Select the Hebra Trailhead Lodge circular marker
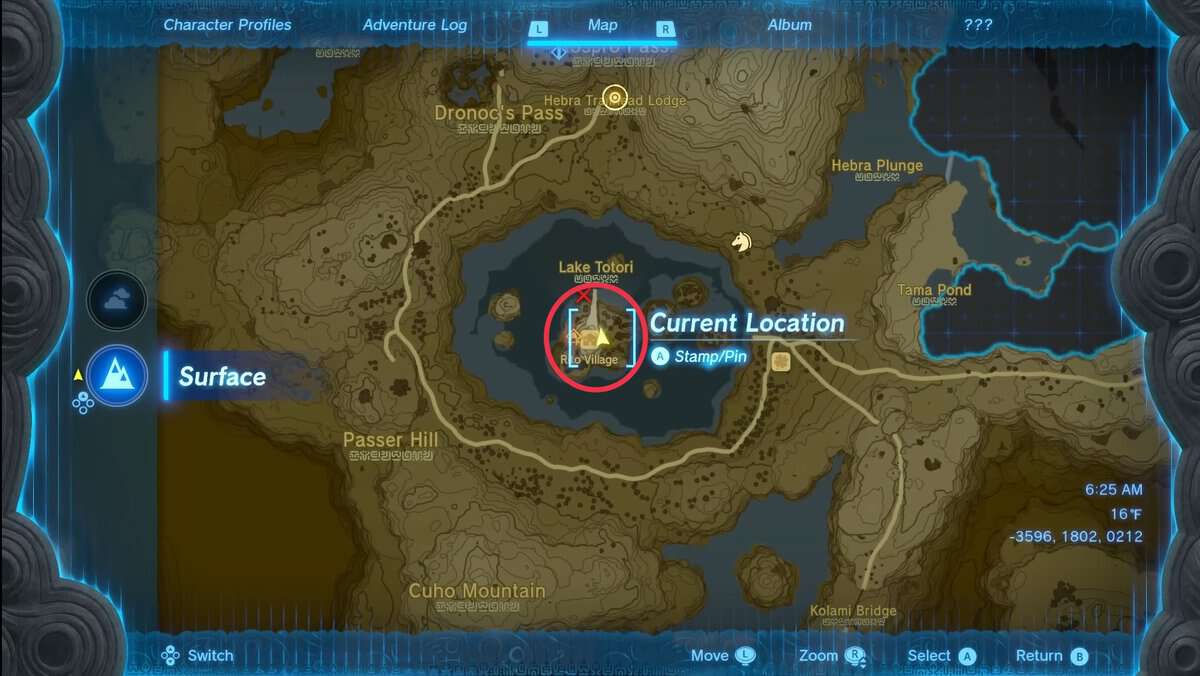 [615, 98]
